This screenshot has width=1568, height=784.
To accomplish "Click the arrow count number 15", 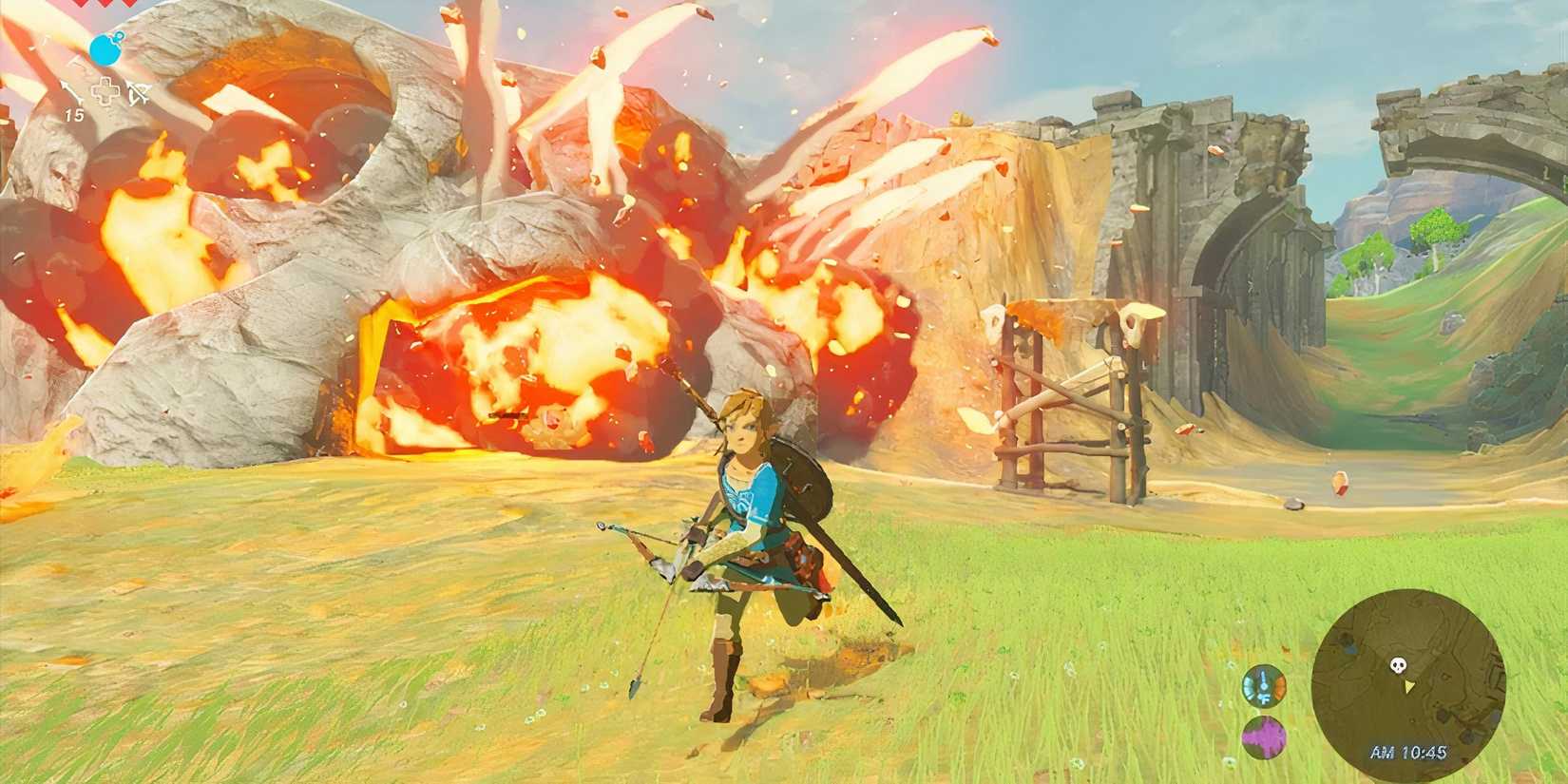I will [75, 113].
